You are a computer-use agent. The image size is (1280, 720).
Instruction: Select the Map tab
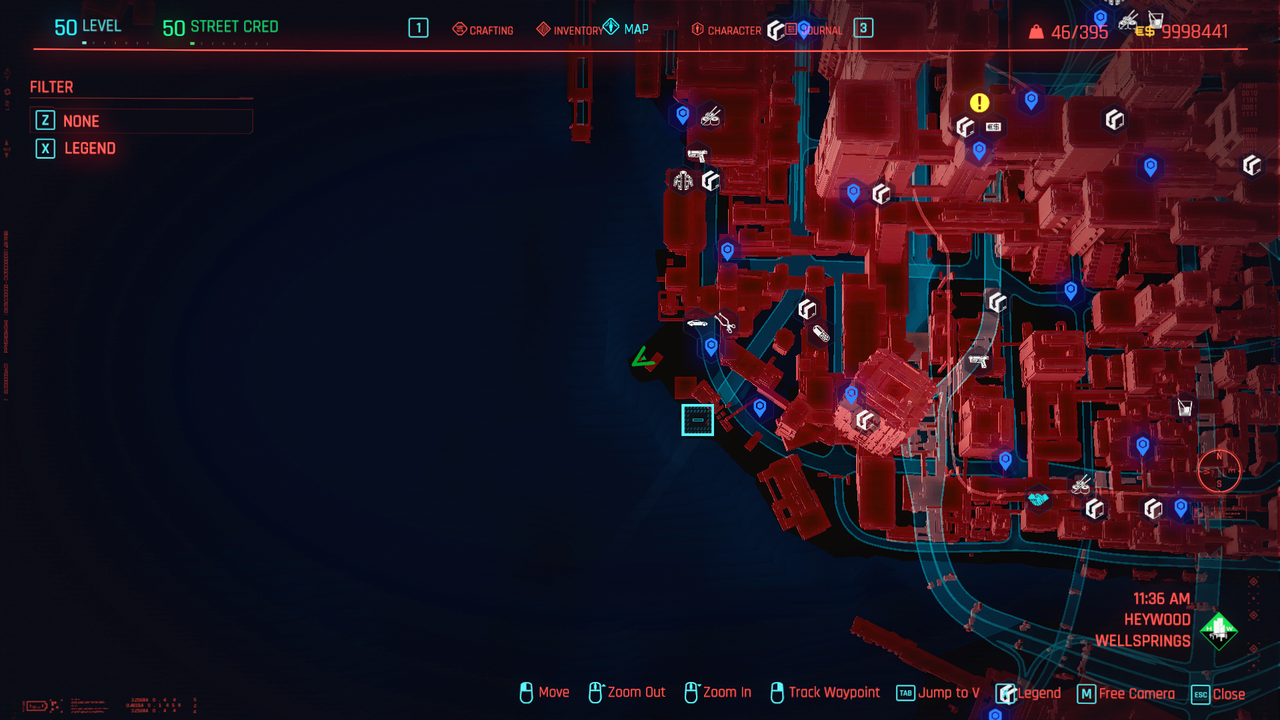(x=626, y=29)
